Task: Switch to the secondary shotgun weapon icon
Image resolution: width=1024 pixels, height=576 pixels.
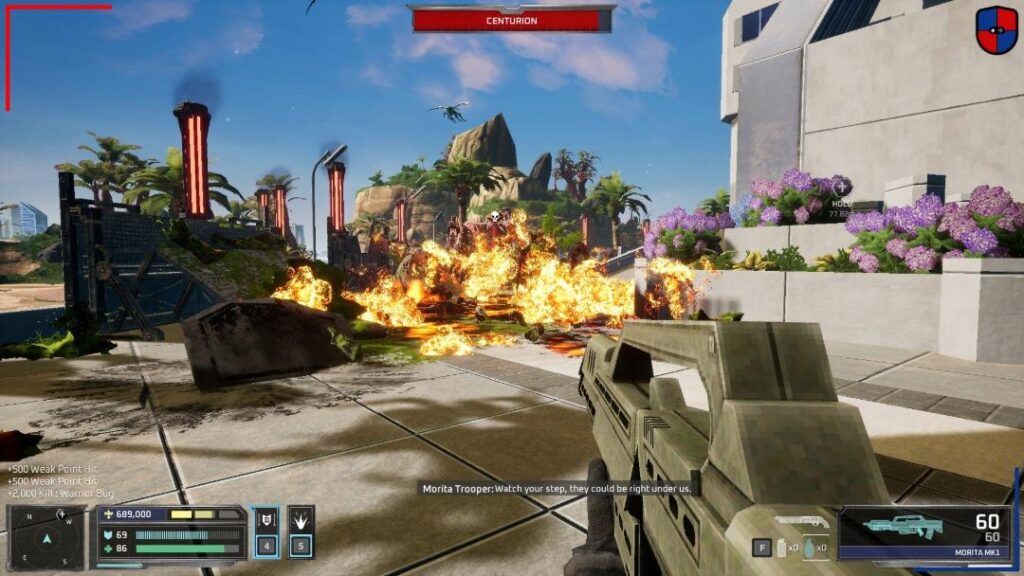Action: 801,521
